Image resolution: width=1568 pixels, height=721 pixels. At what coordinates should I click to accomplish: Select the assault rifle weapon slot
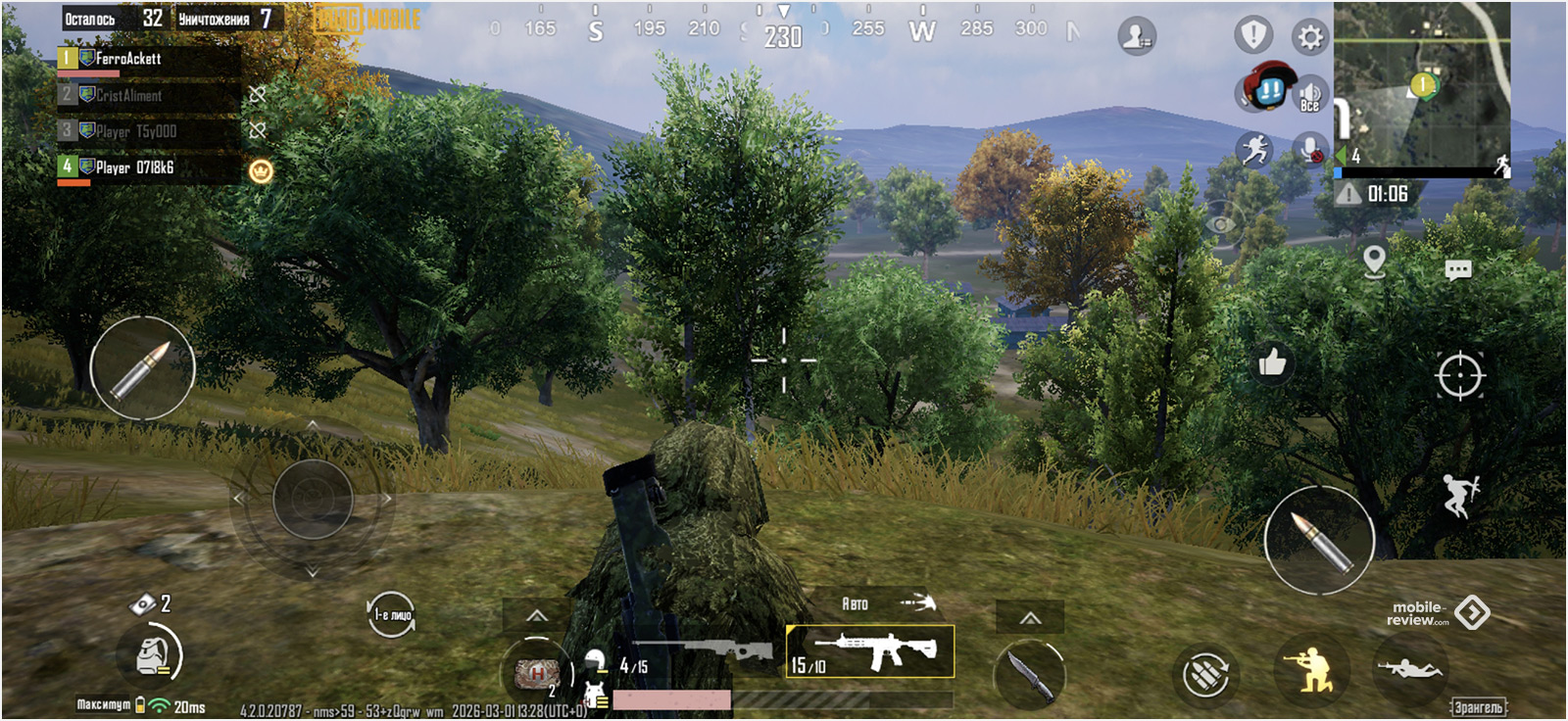click(x=870, y=651)
